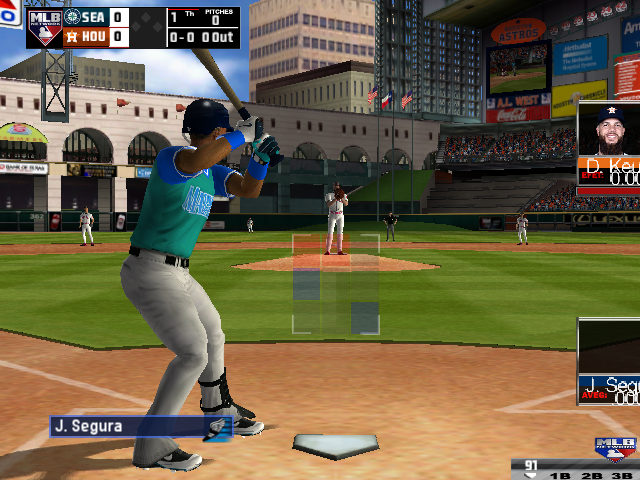Click the strike zone overlay box

336,284
